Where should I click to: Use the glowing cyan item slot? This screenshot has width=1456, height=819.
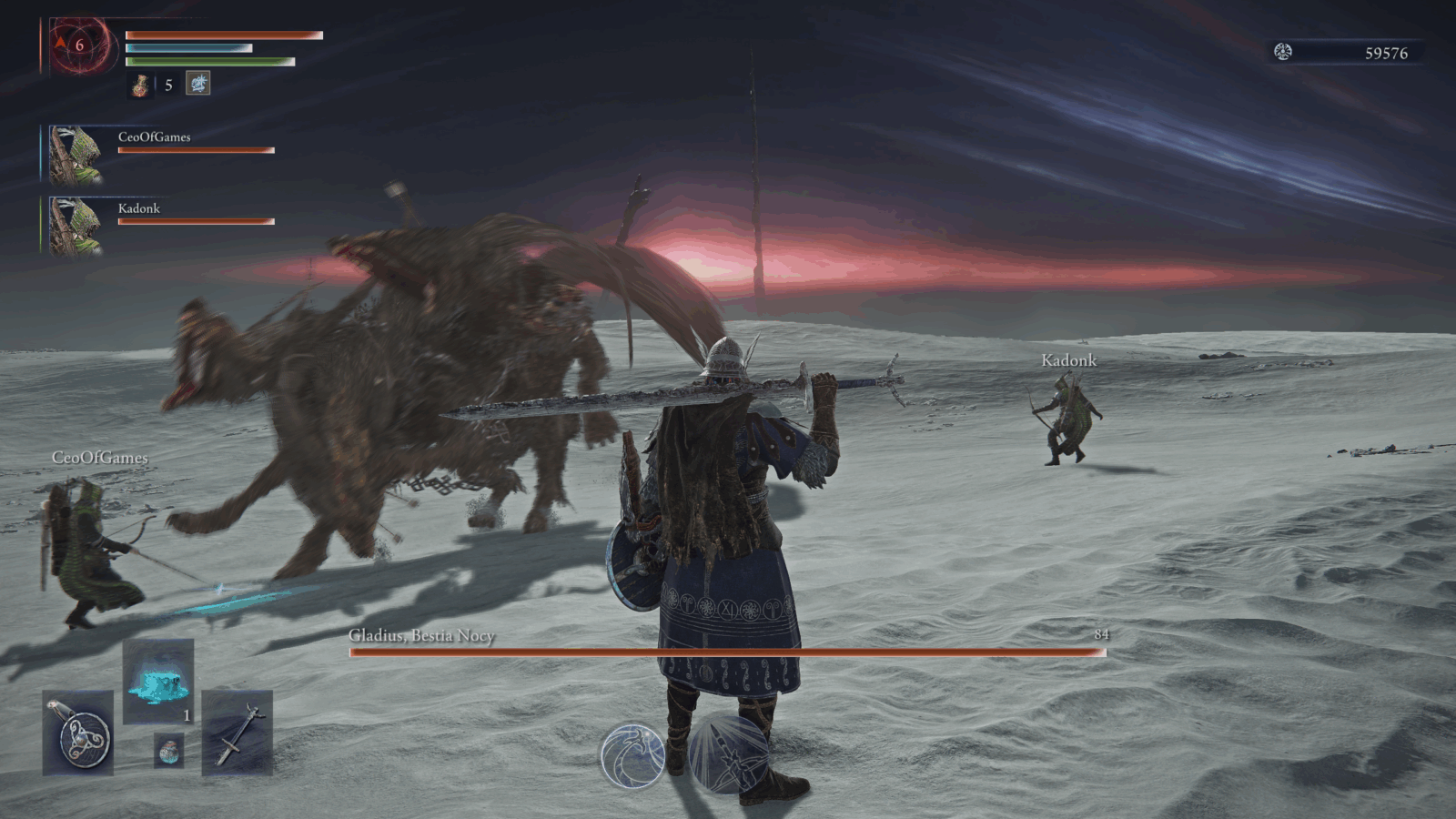point(158,681)
